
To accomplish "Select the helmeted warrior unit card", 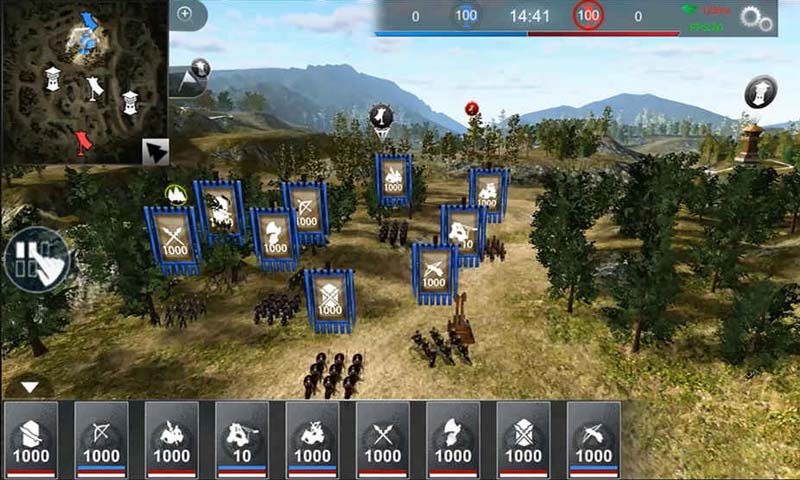I will click(x=453, y=439).
